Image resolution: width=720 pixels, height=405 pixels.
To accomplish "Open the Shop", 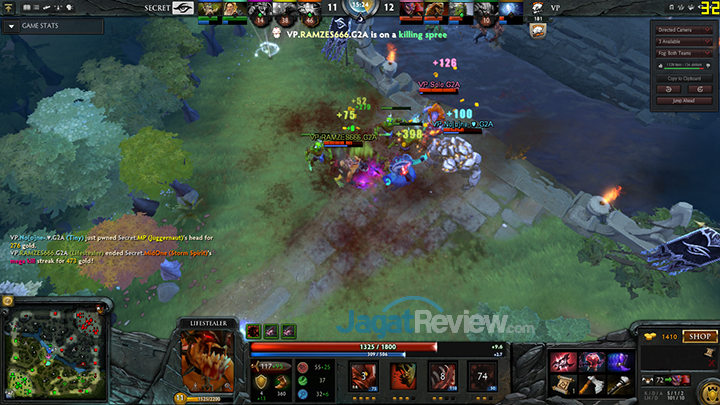I will tap(697, 337).
